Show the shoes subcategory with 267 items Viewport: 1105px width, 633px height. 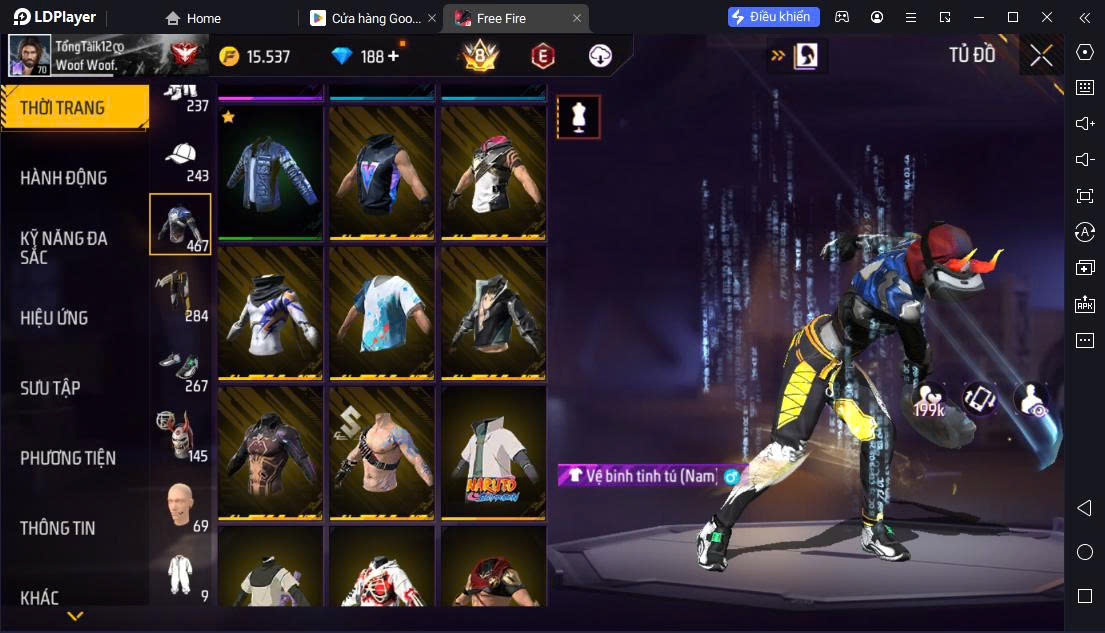point(180,366)
